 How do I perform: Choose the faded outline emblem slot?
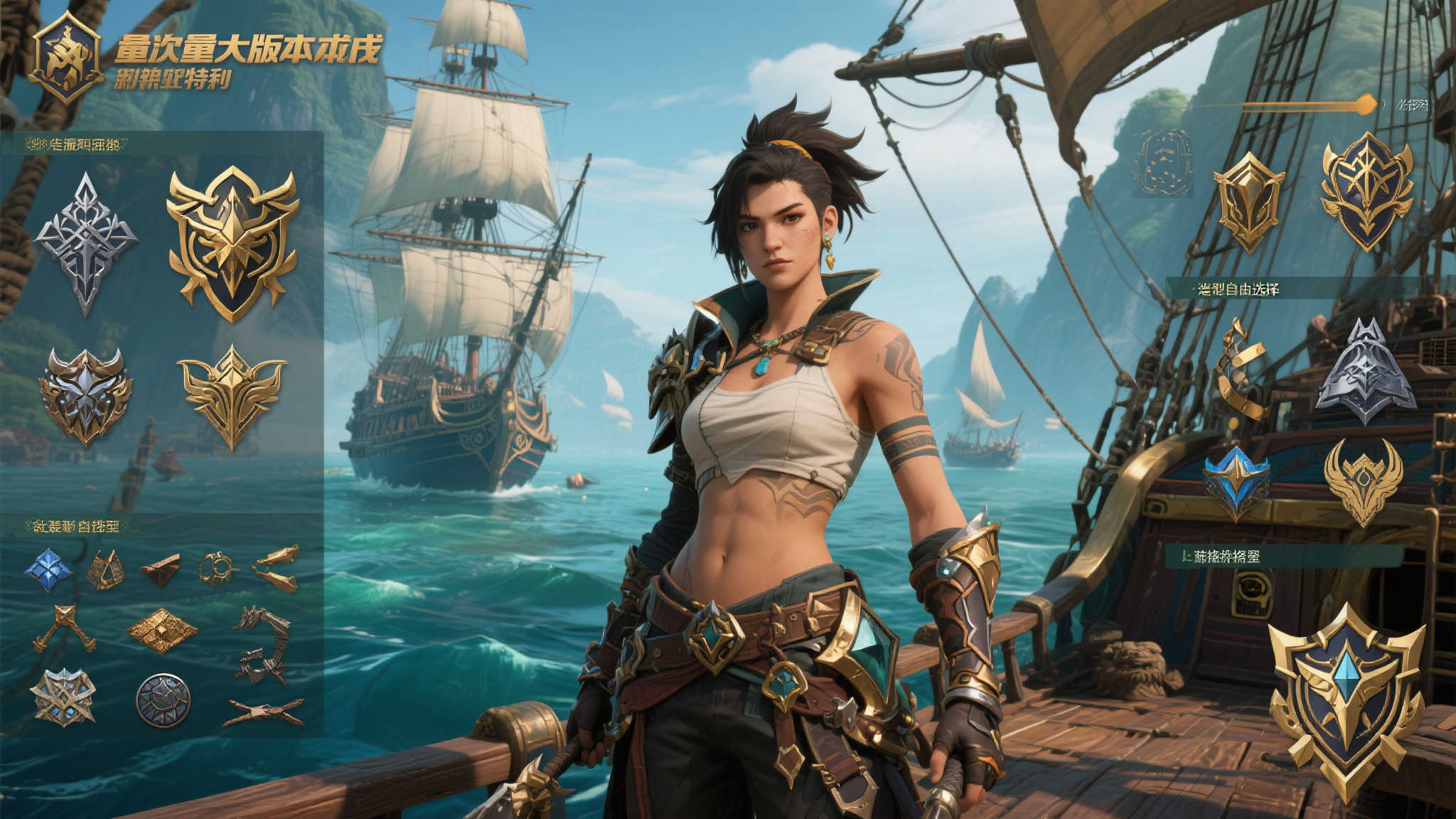click(x=1162, y=164)
